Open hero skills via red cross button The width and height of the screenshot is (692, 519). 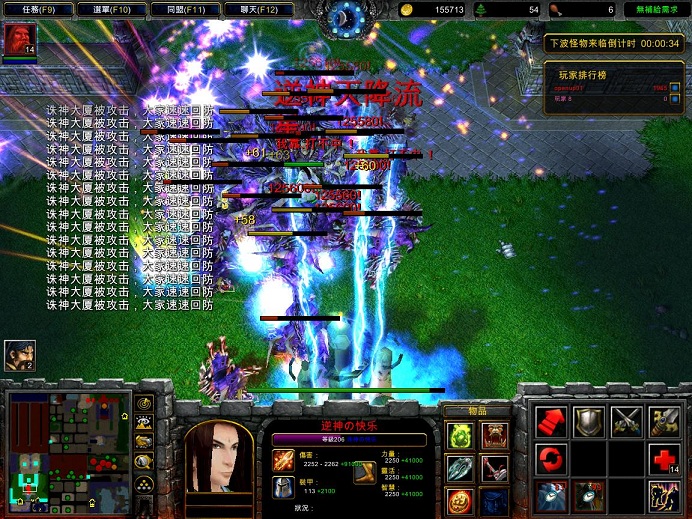[665, 460]
